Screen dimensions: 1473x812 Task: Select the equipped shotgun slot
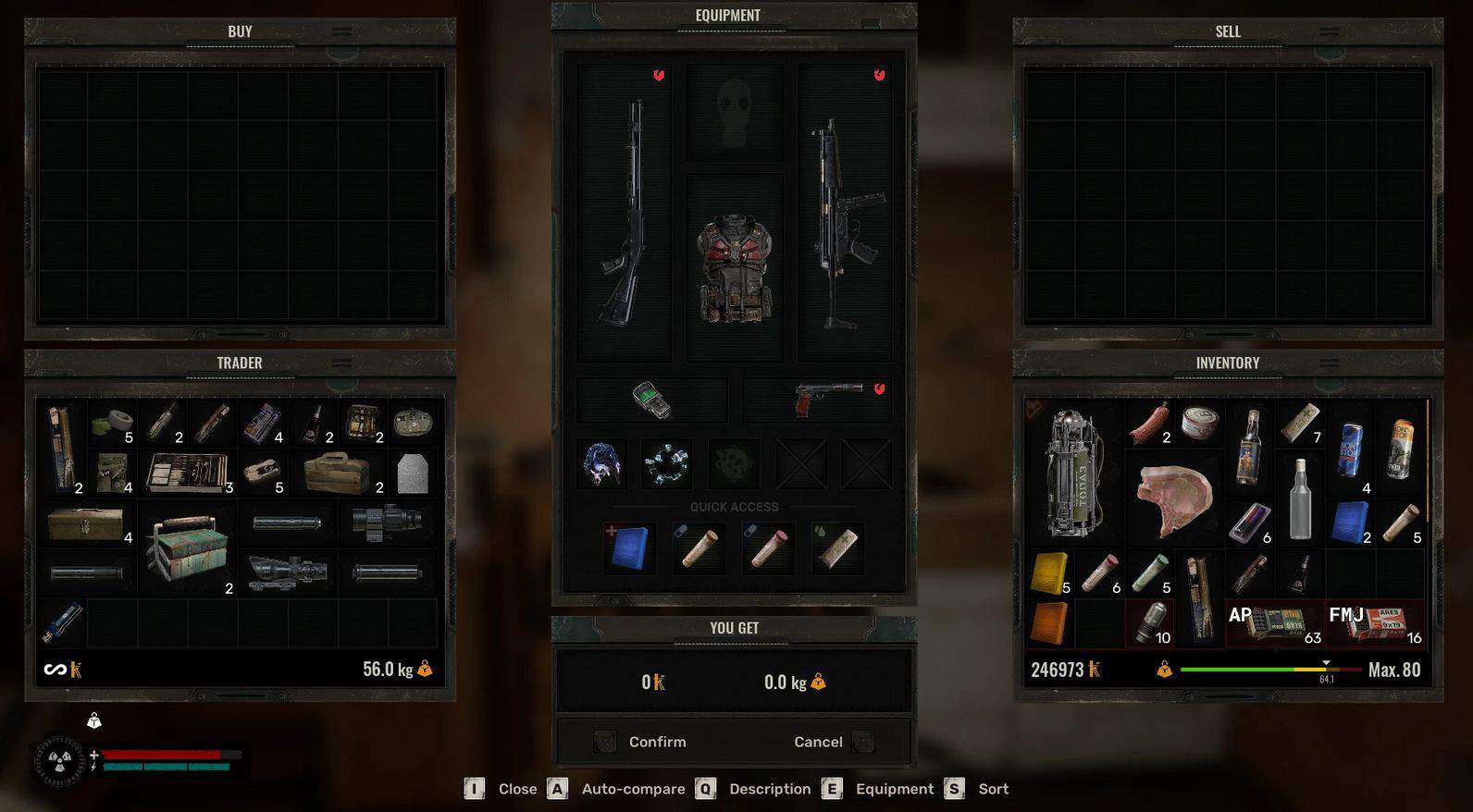tap(624, 213)
